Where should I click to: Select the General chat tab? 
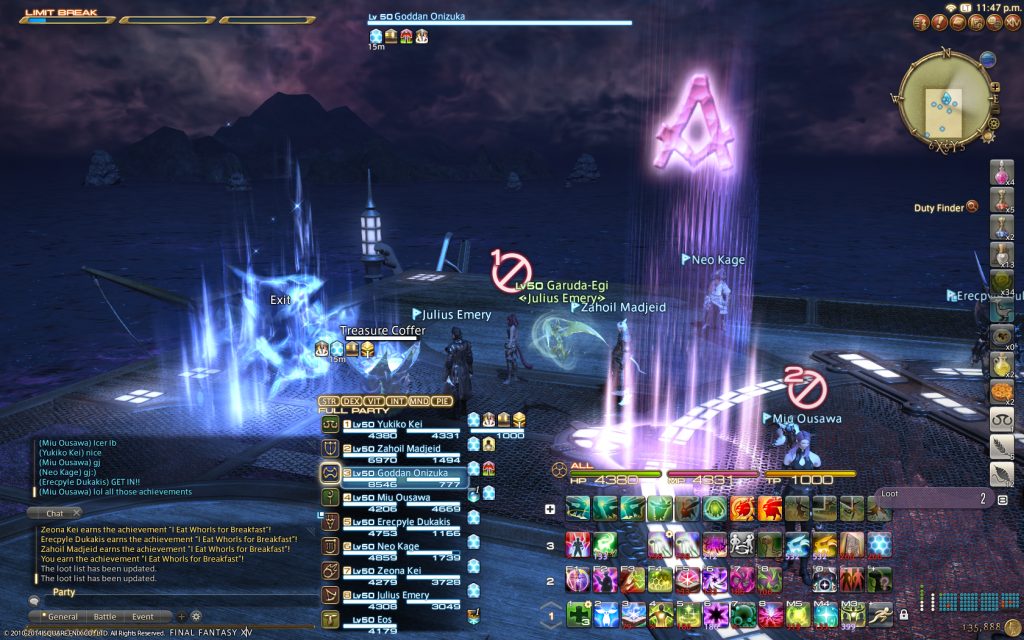coord(61,617)
